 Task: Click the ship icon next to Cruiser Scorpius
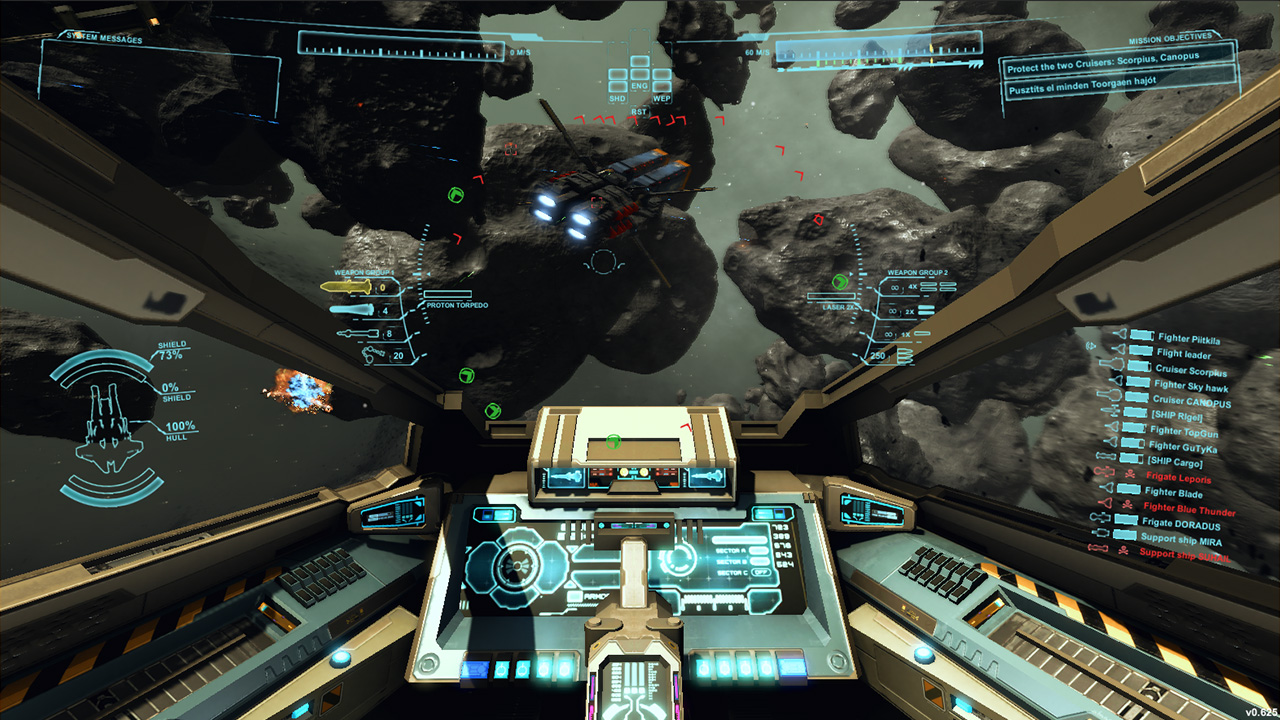(x=1112, y=366)
